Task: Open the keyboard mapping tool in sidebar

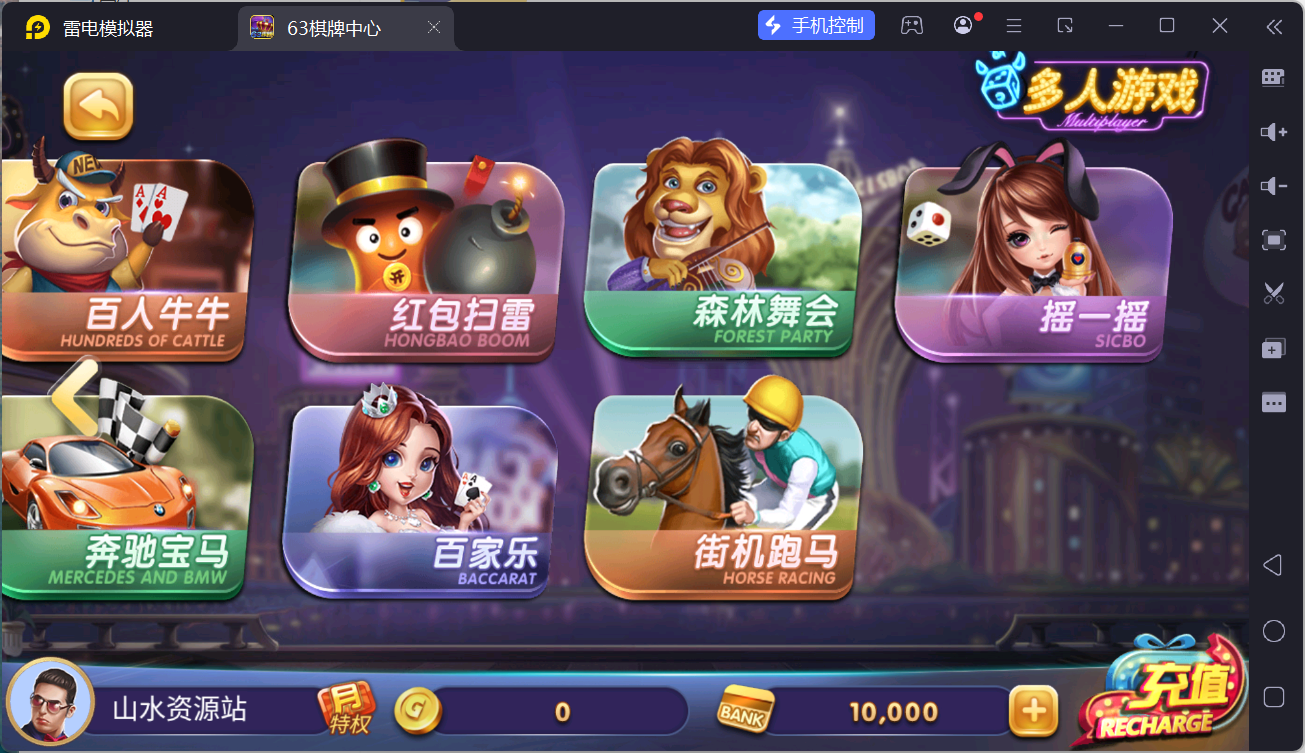Action: coord(1272,77)
